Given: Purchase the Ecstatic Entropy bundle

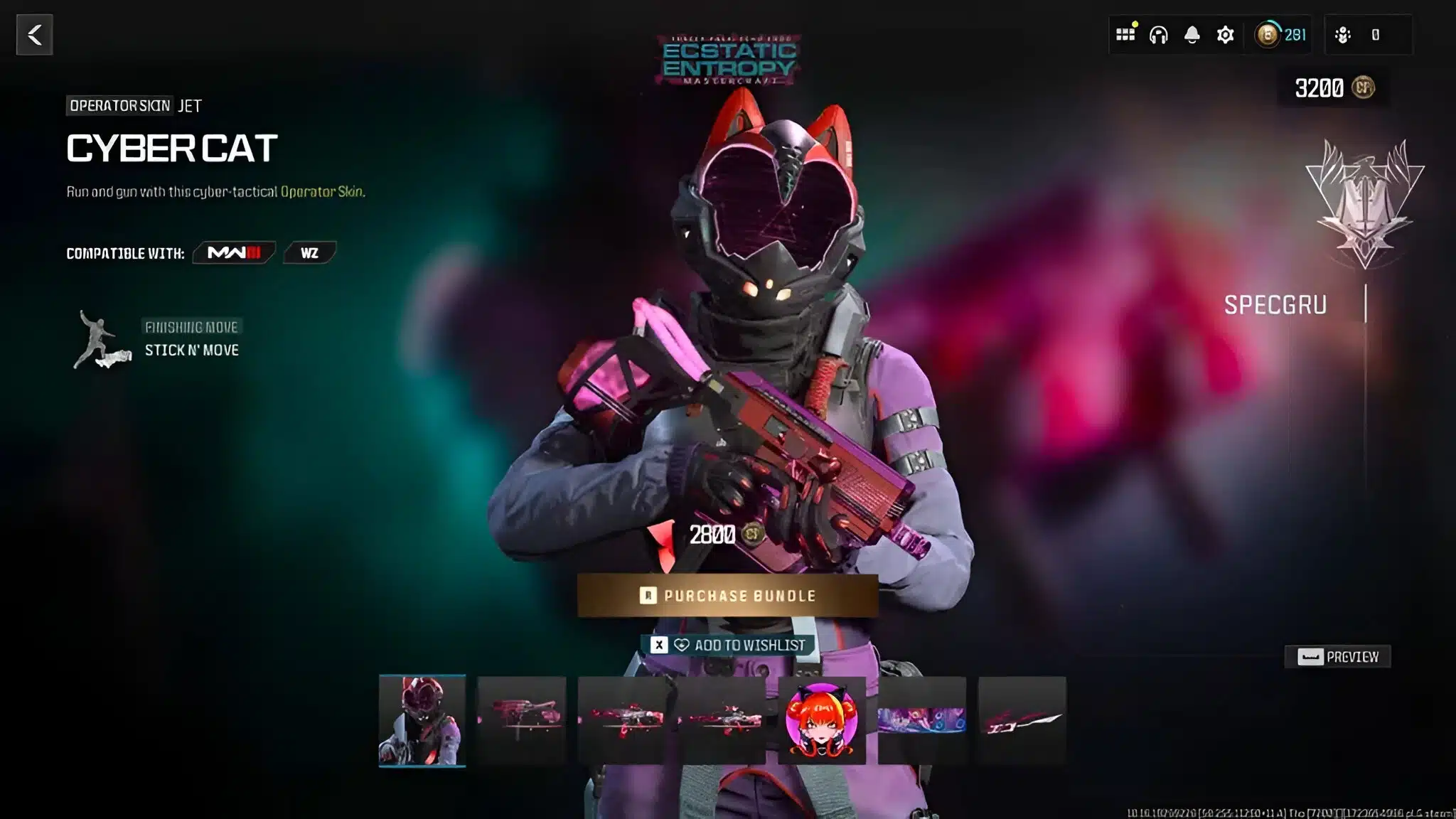Looking at the screenshot, I should (x=727, y=596).
